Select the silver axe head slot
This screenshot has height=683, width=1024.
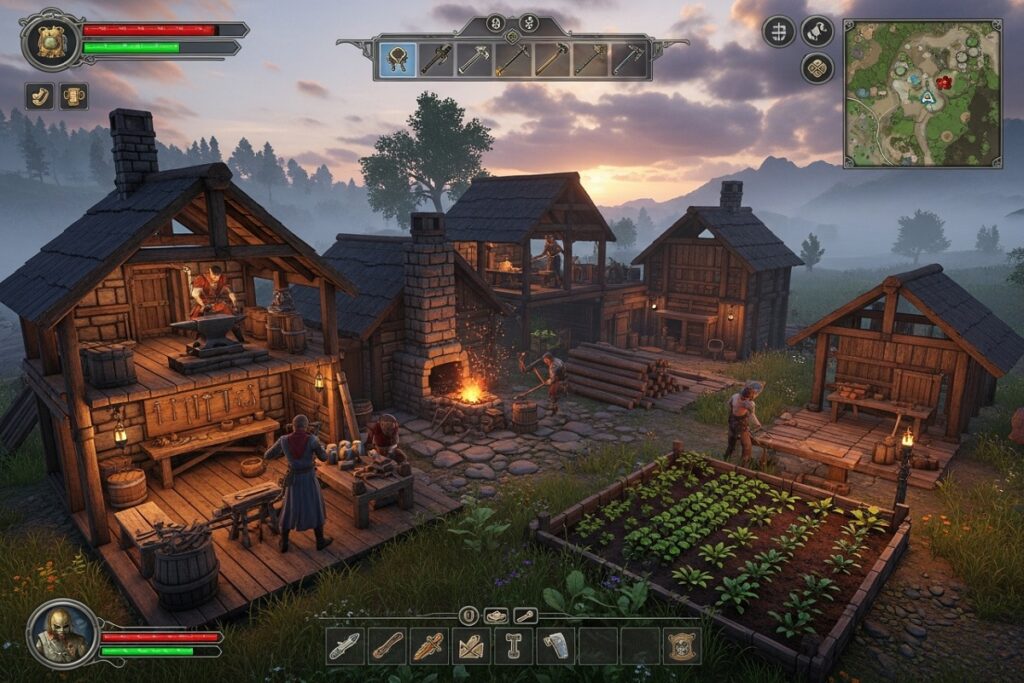[555, 646]
